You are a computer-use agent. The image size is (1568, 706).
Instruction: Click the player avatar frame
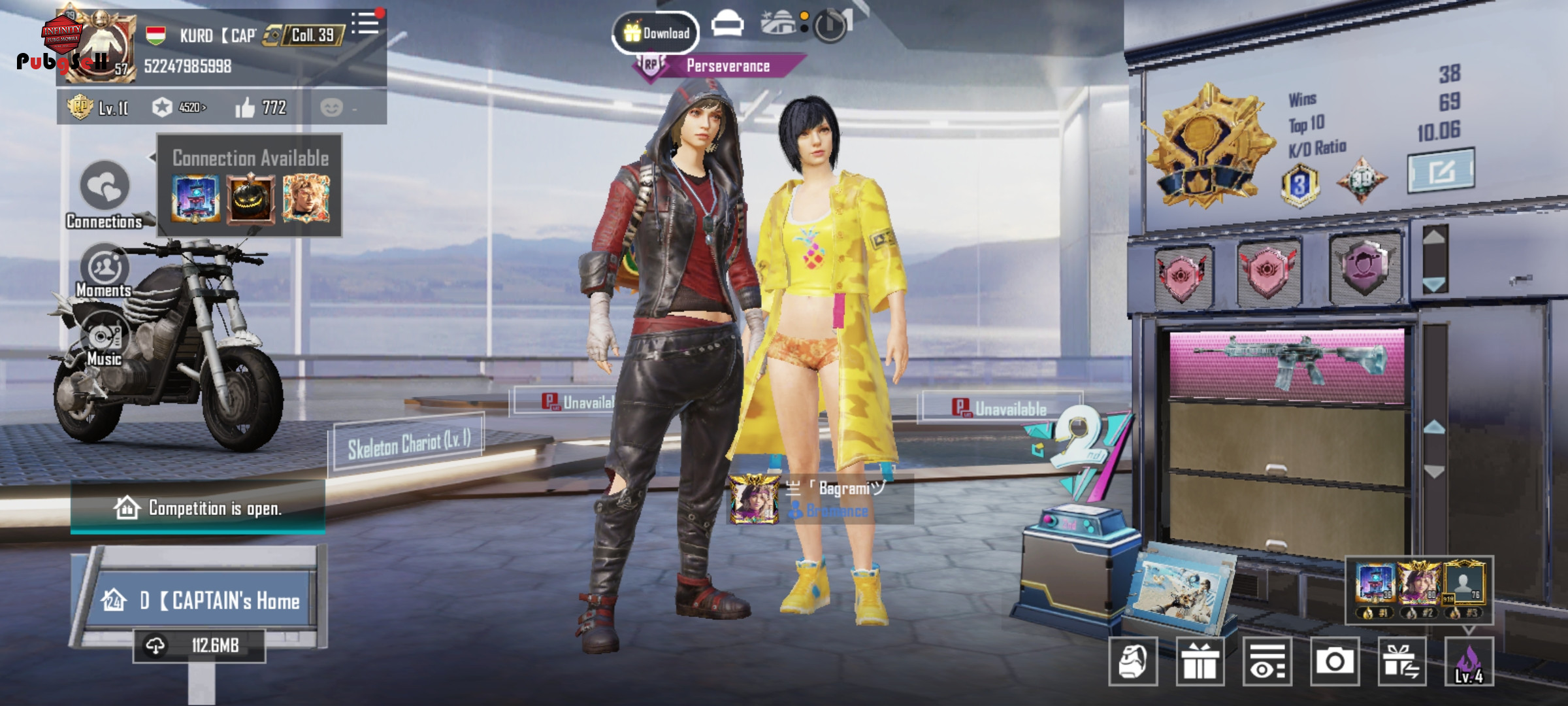(99, 47)
